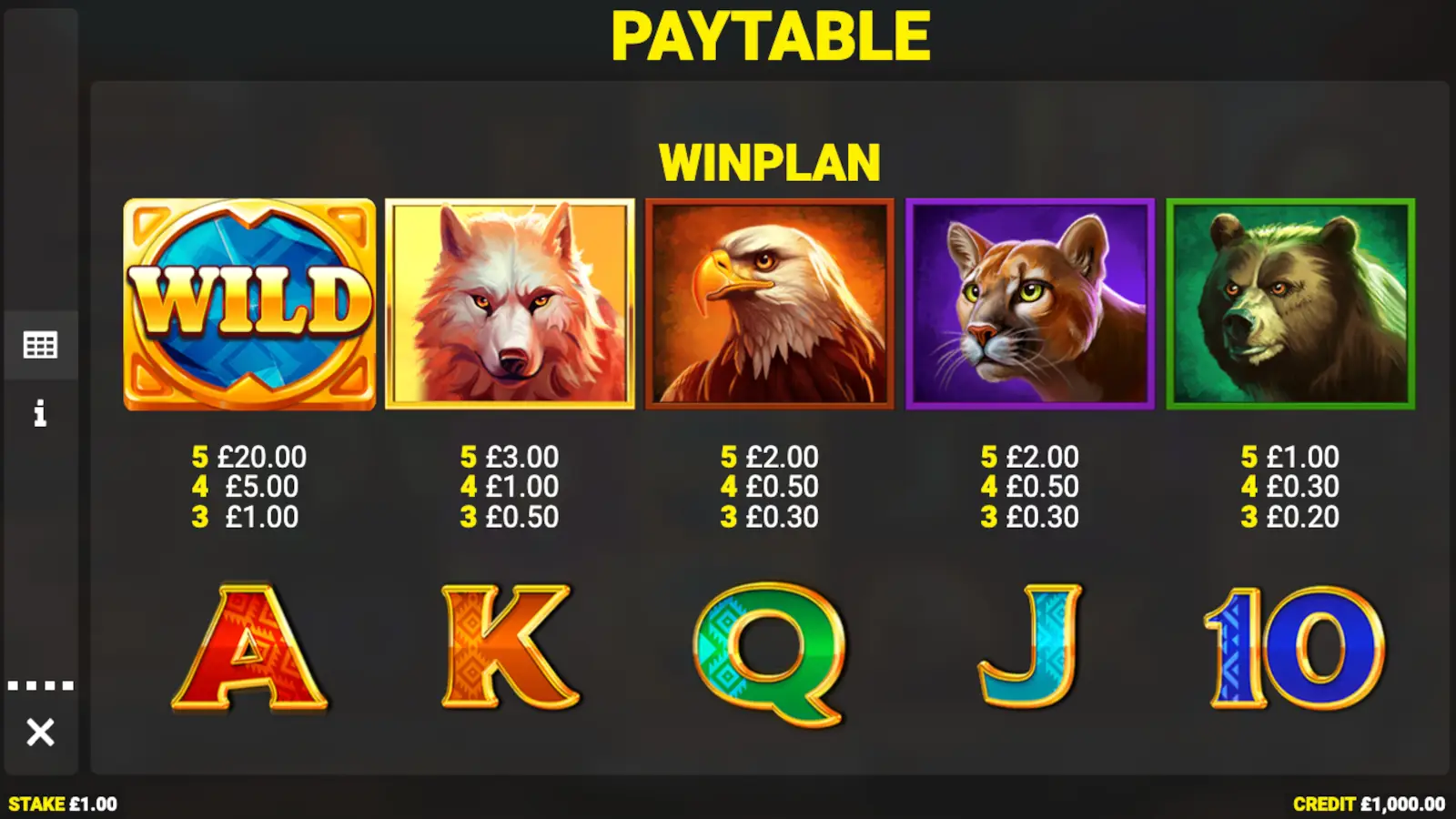Toggle the active paytable view in sidebar
1456x819 pixels.
tap(40, 344)
